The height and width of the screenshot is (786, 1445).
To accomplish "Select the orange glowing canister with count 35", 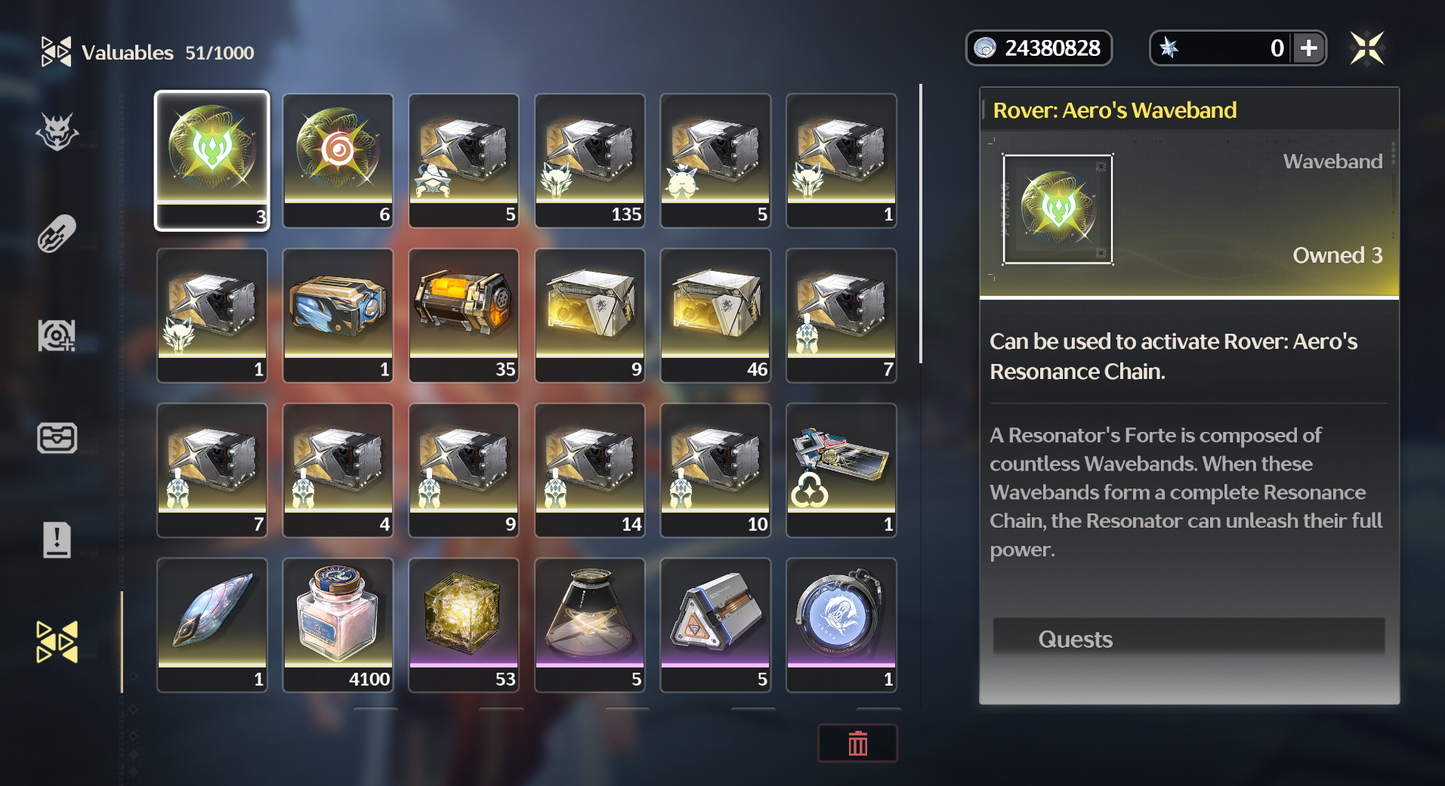I will [464, 315].
